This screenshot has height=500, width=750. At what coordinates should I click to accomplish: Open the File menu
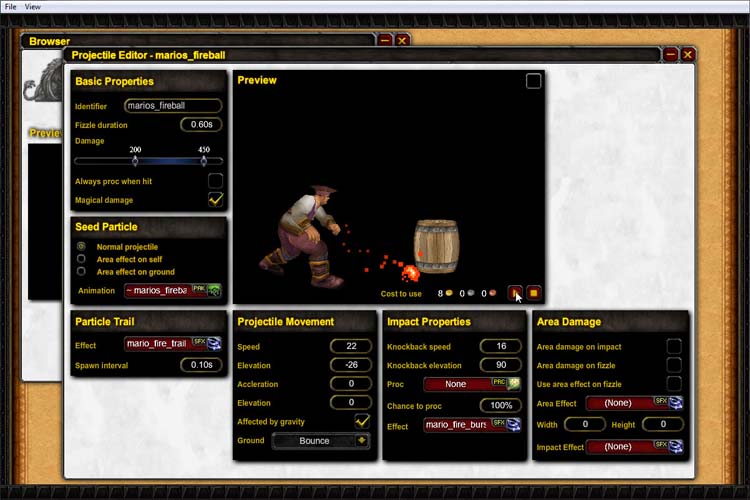[11, 6]
